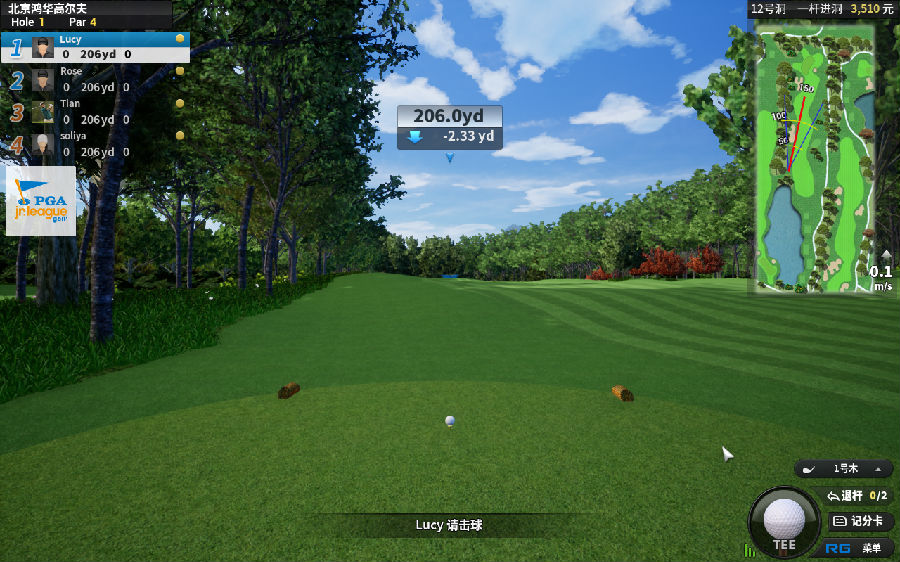The height and width of the screenshot is (562, 900).
Task: Select player Tian's scoreboard row
Action: click(x=95, y=111)
